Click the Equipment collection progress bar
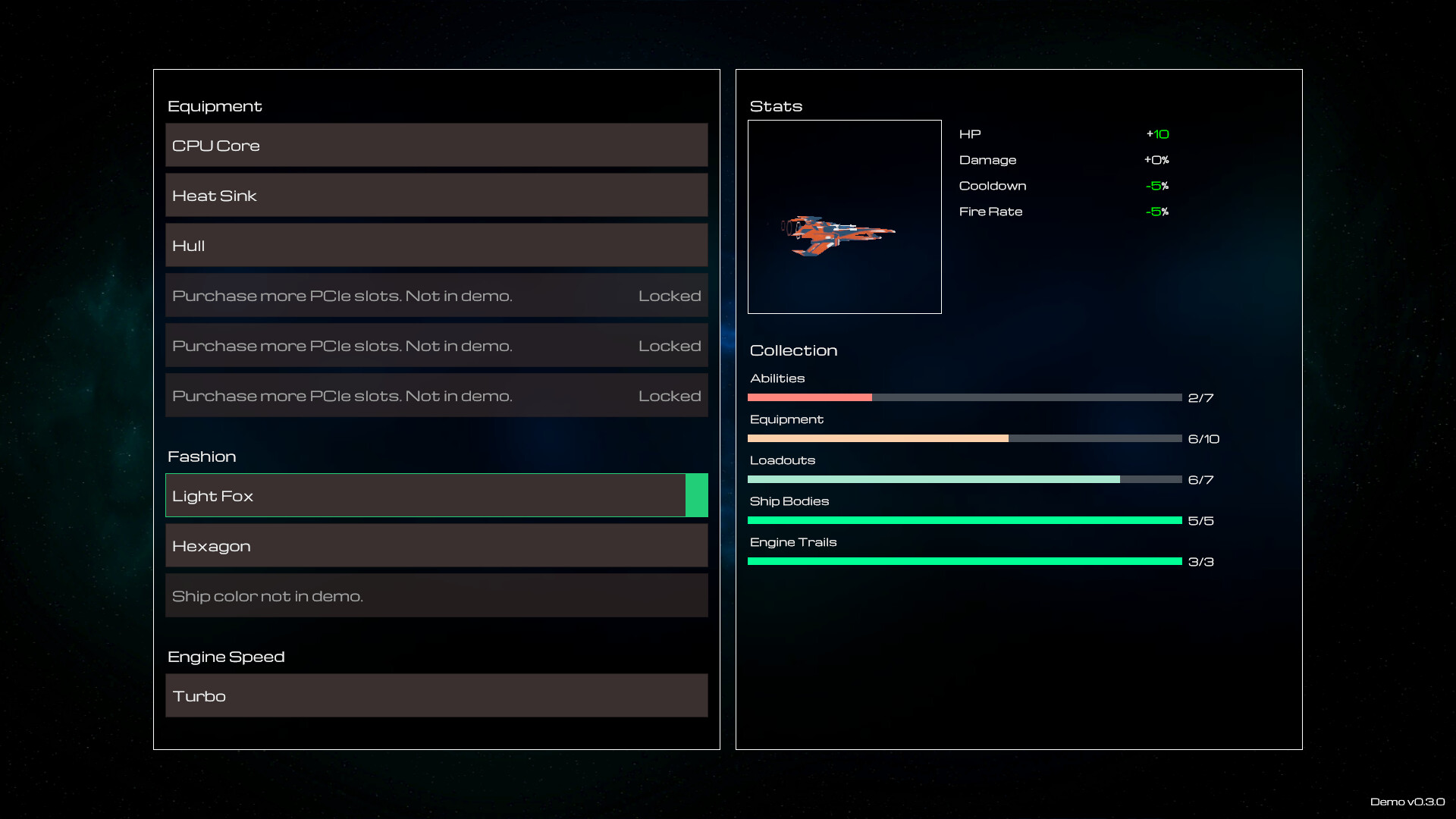The height and width of the screenshot is (819, 1456). 963,438
